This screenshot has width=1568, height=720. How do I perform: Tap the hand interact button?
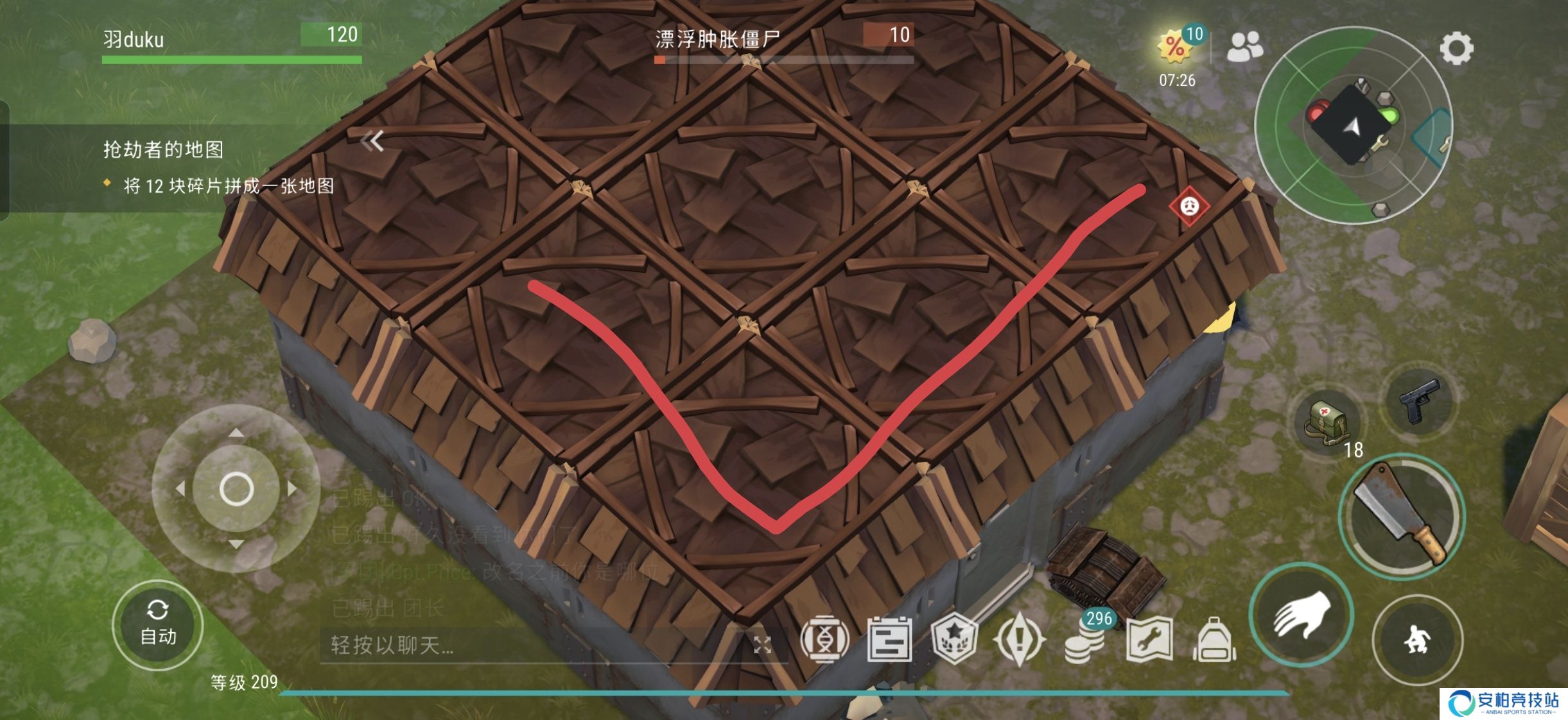pyautogui.click(x=1302, y=615)
